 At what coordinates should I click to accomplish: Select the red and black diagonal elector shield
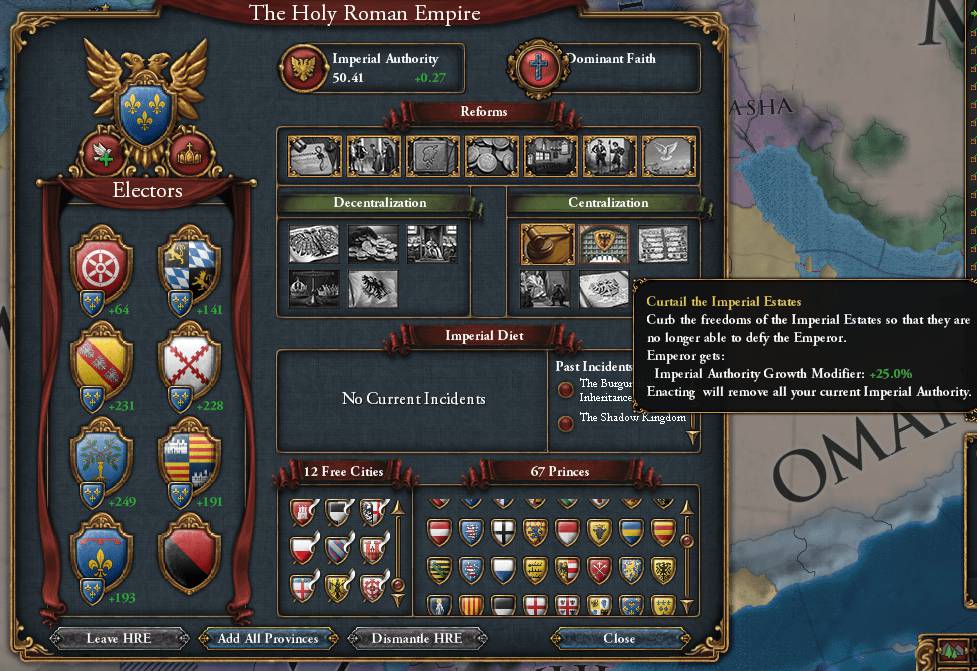191,552
